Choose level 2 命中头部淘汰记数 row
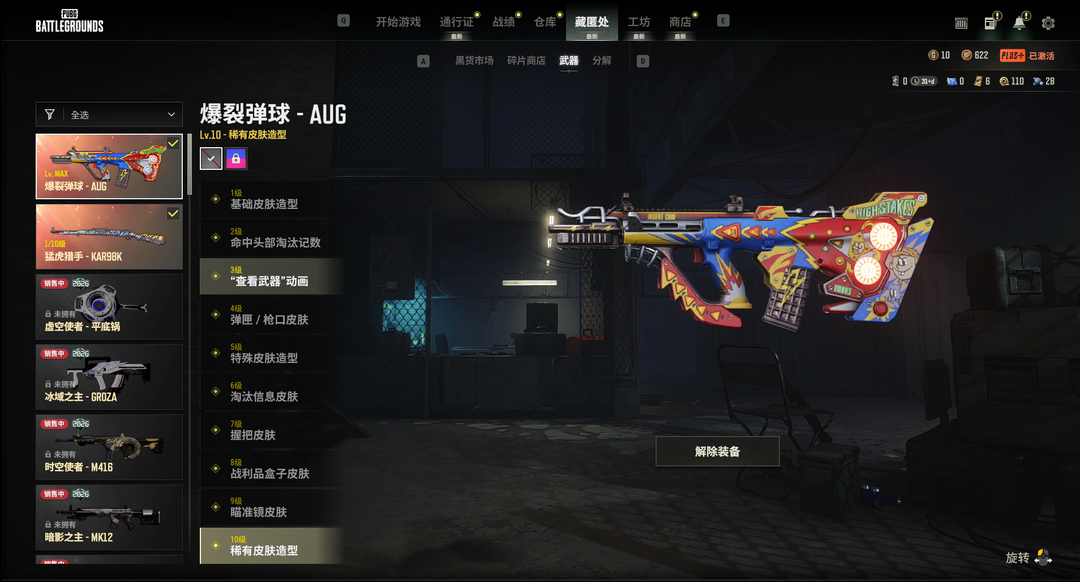 click(270, 238)
